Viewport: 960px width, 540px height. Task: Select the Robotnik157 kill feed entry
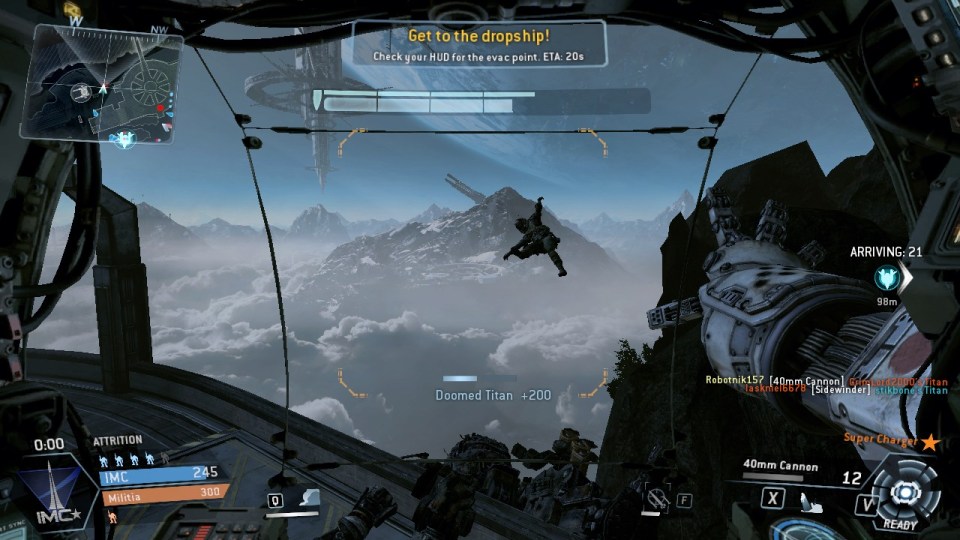[x=735, y=380]
